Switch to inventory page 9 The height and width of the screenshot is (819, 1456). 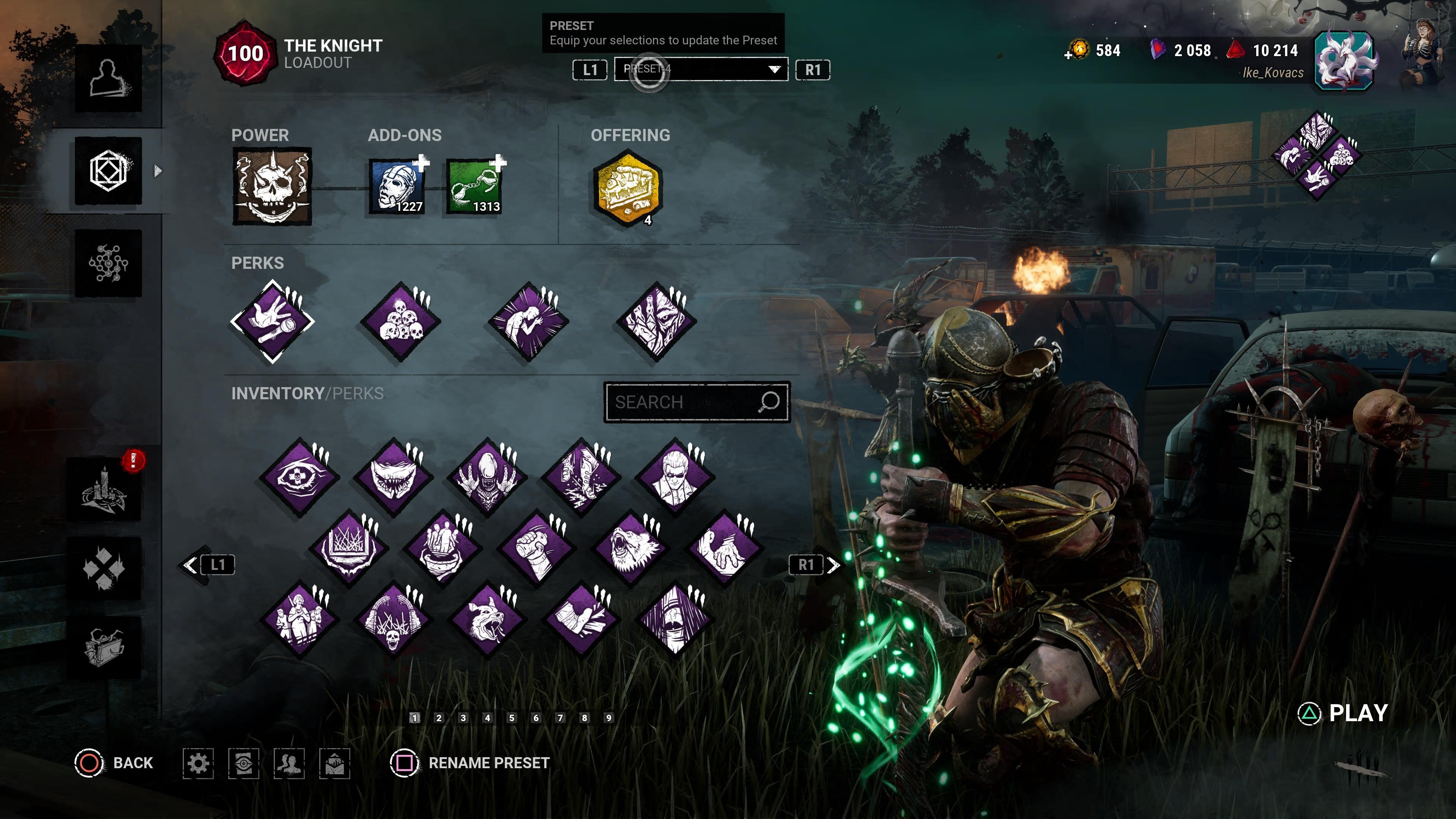(609, 718)
